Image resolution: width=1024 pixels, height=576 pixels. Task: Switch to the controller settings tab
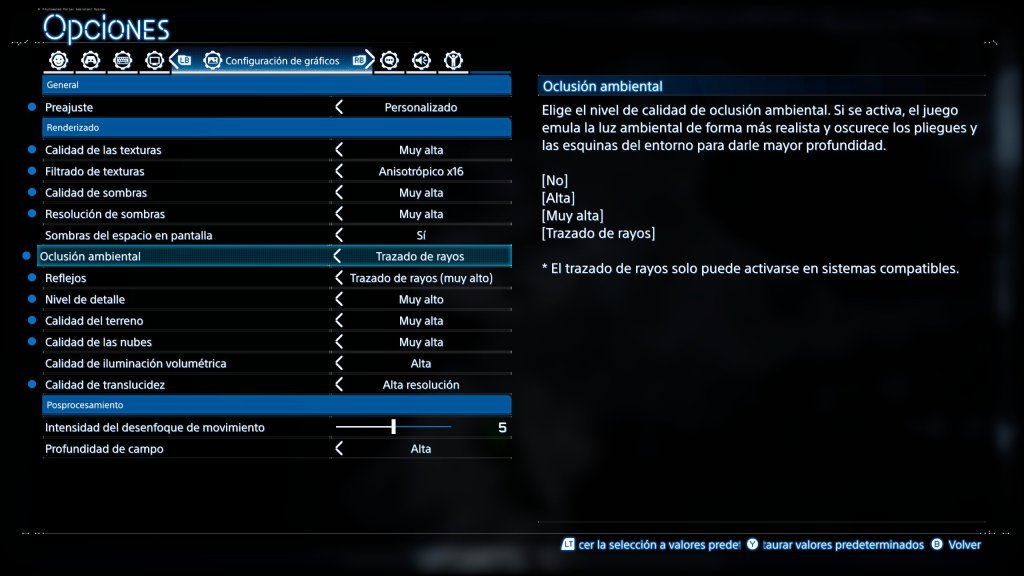pos(91,60)
